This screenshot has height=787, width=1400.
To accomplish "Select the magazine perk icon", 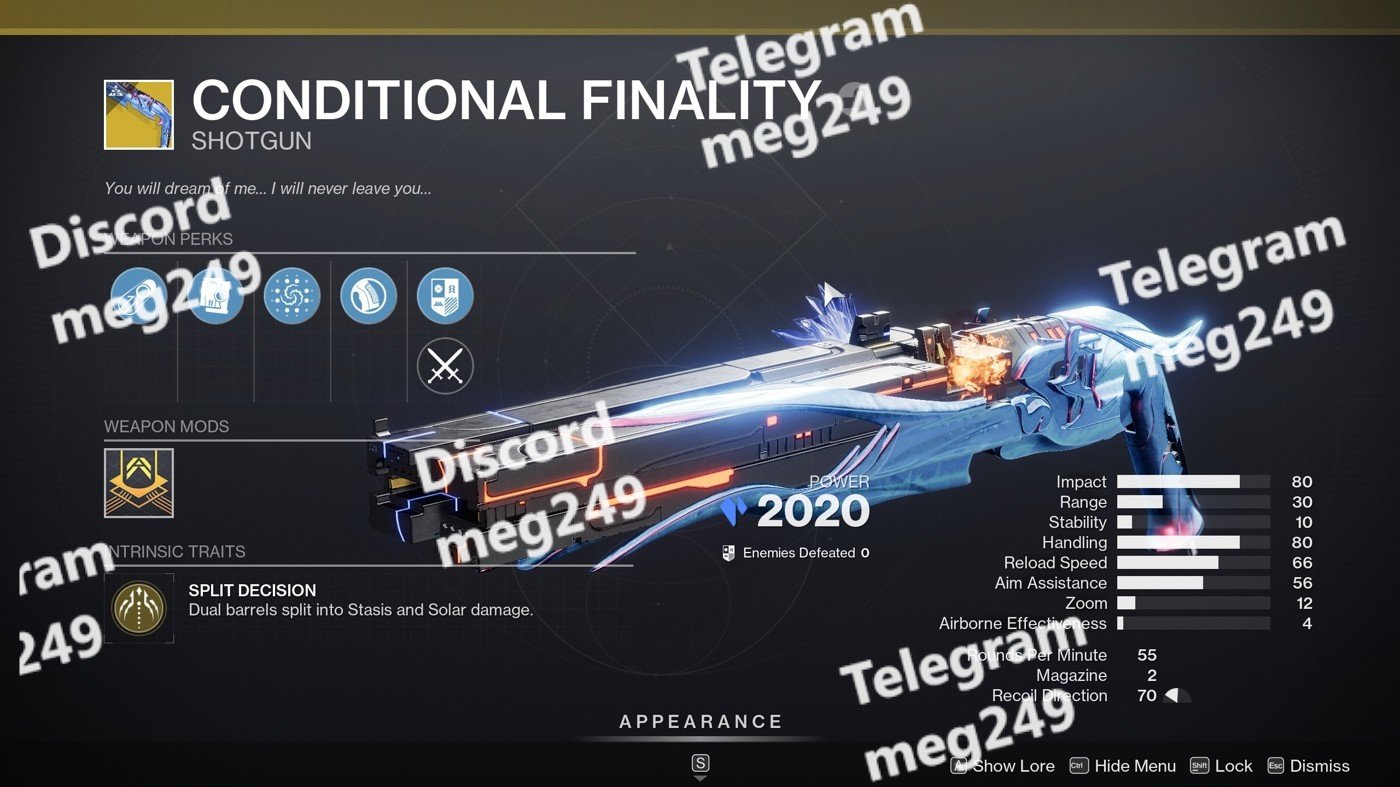I will 216,297.
